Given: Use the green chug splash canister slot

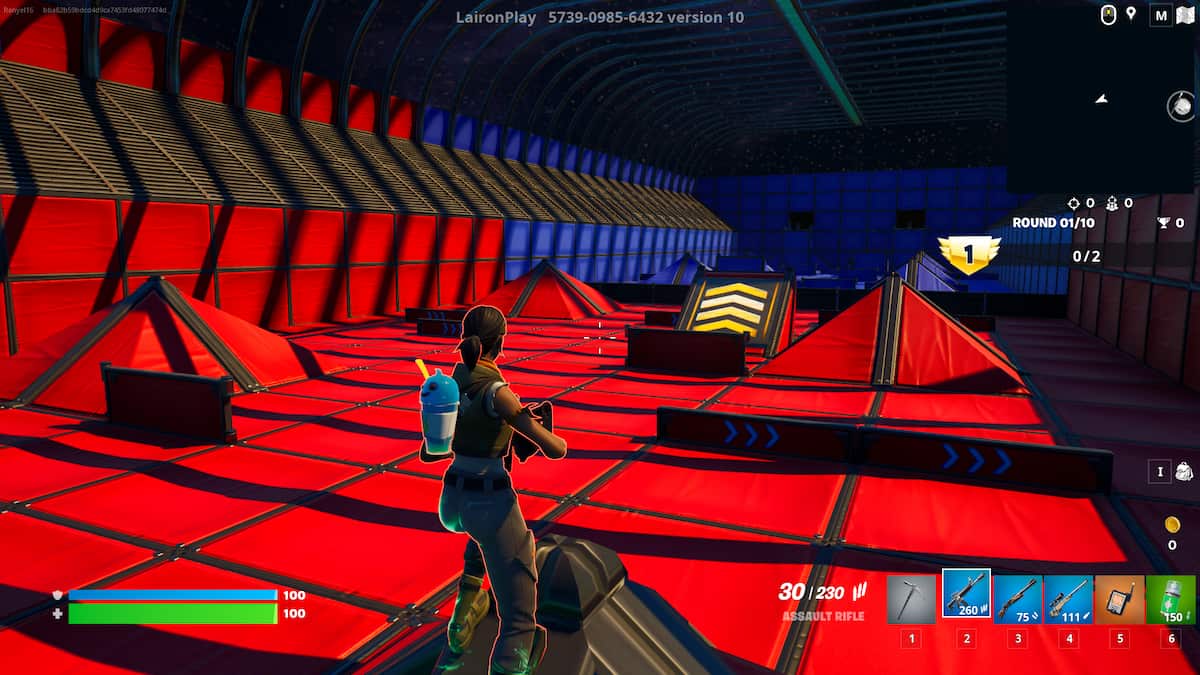Looking at the screenshot, I should 1170,599.
